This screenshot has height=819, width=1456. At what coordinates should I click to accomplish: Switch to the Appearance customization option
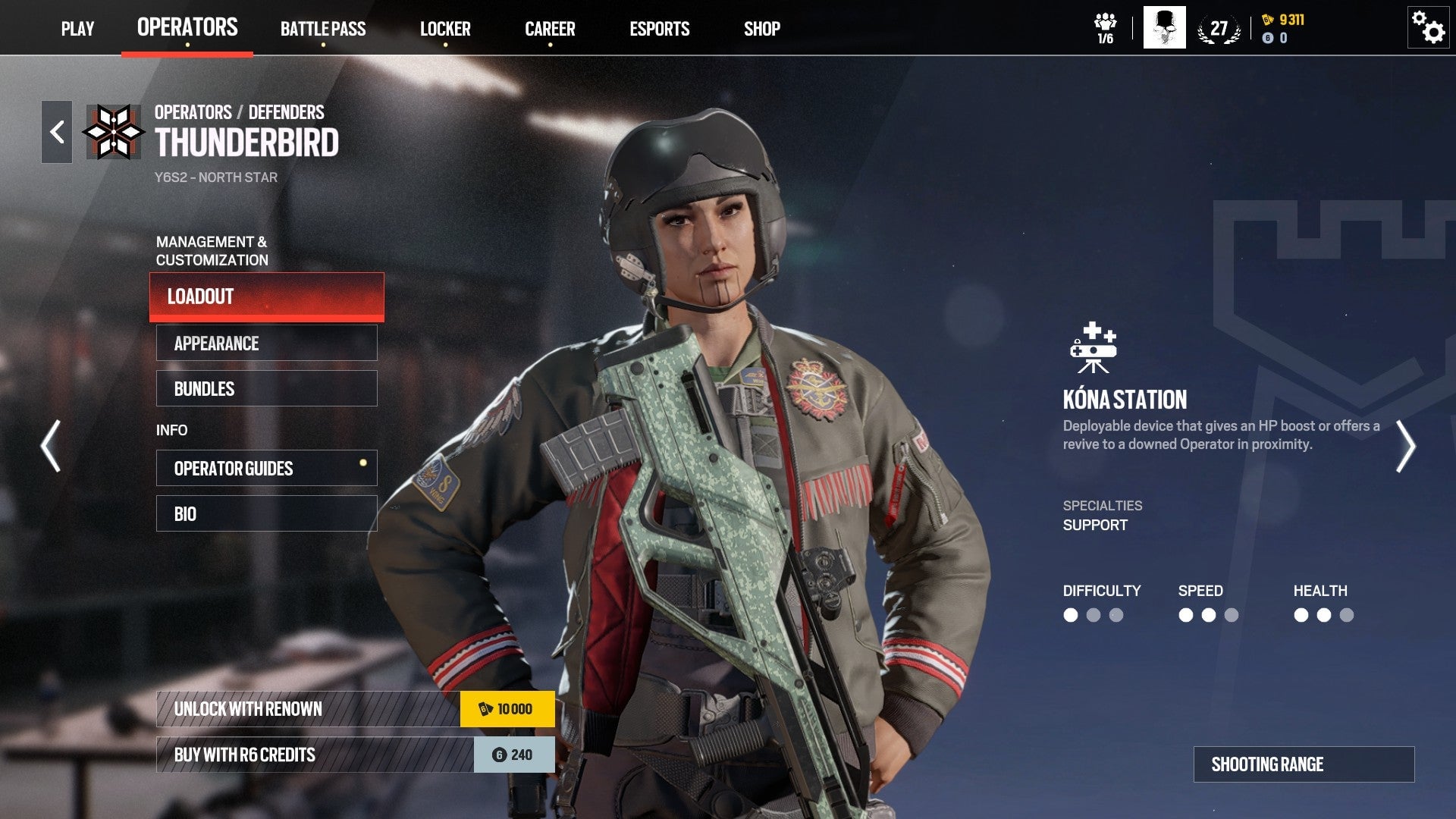point(266,343)
